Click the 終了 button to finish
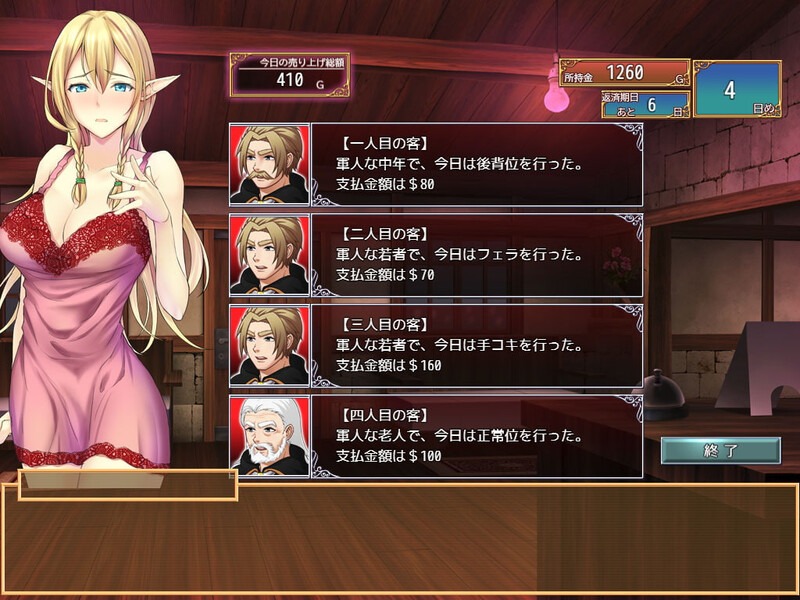This screenshot has width=800, height=600. (x=720, y=450)
